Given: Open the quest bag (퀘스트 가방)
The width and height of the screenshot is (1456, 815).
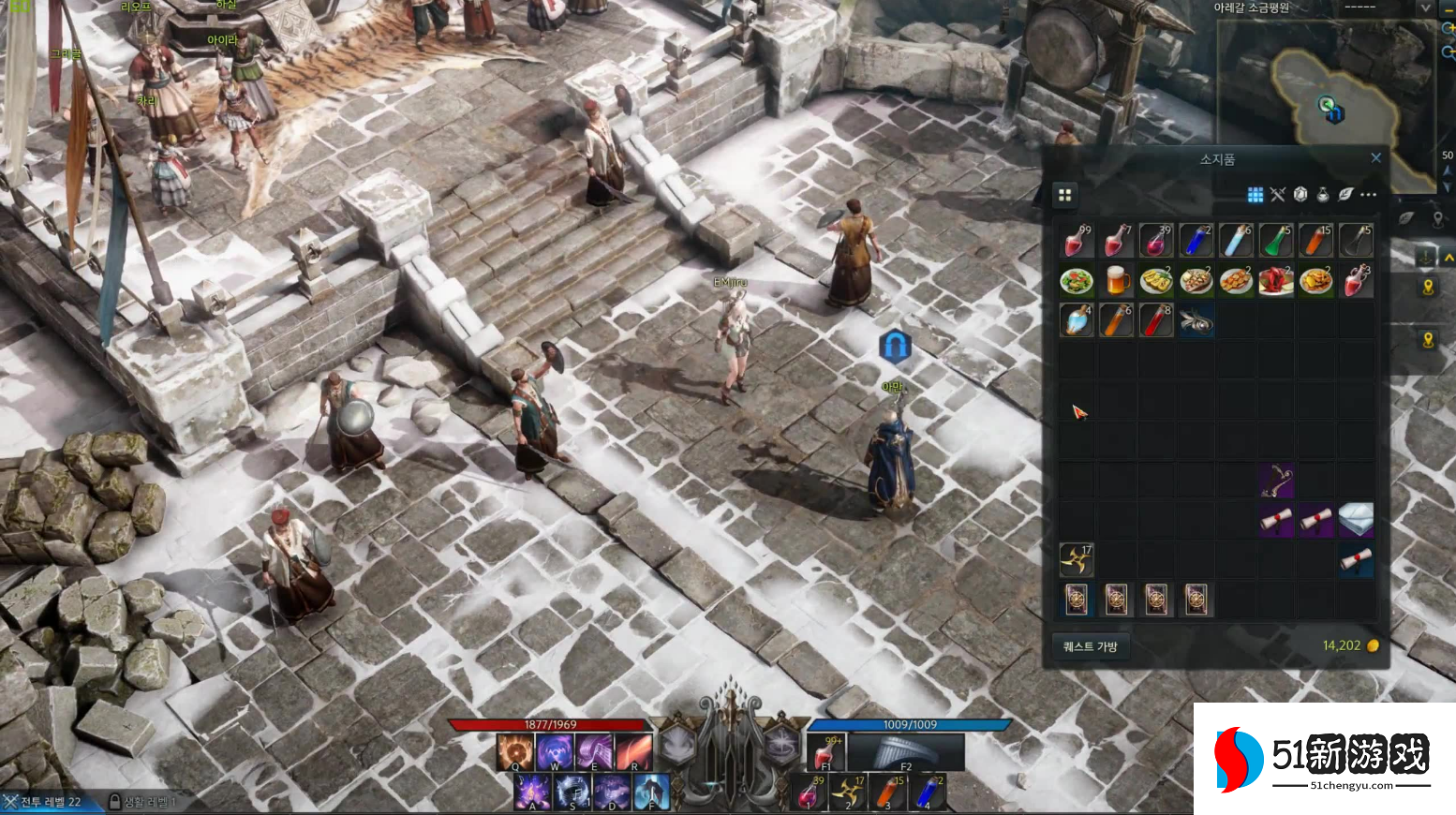Looking at the screenshot, I should [x=1090, y=646].
